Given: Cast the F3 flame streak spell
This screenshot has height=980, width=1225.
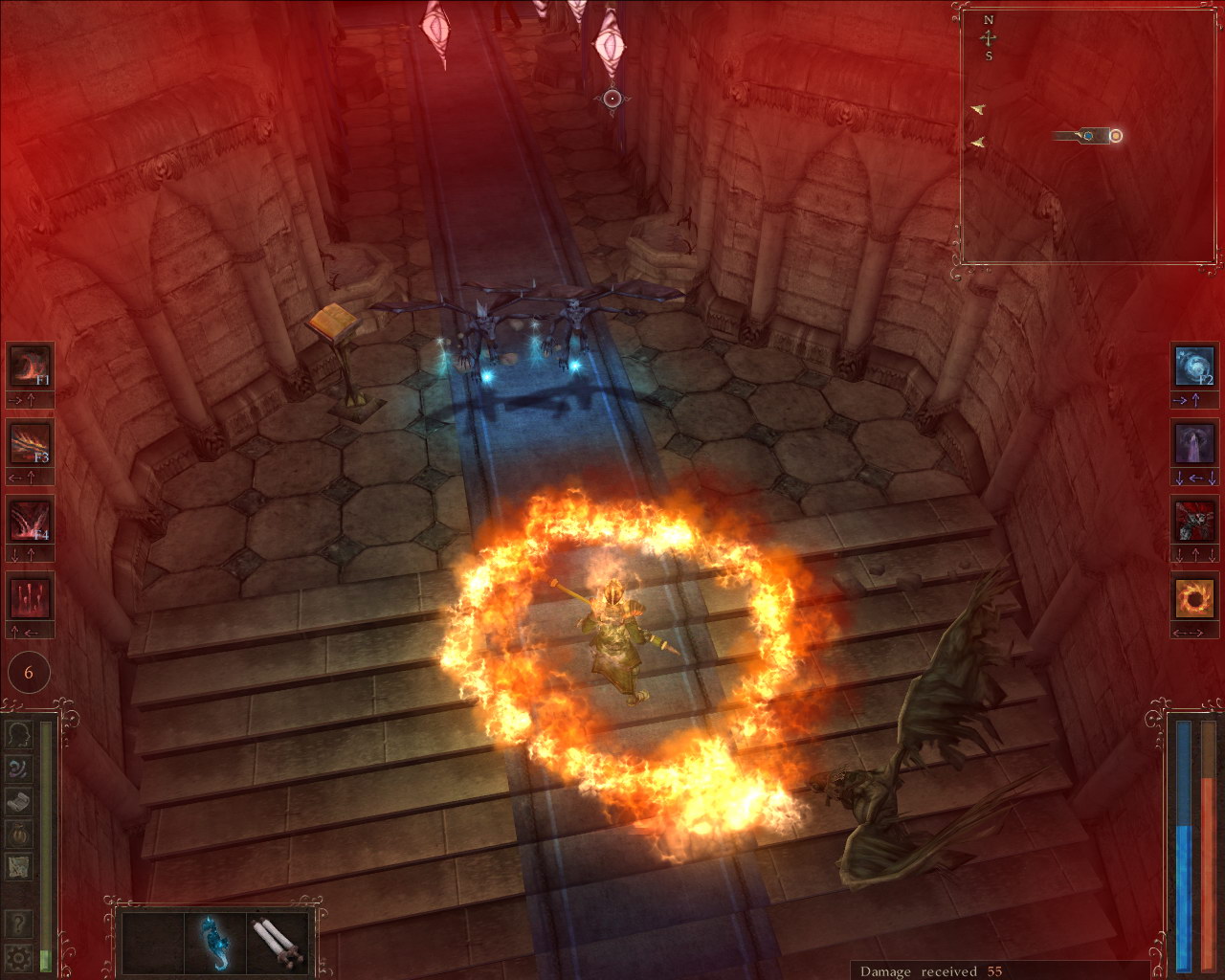Looking at the screenshot, I should click(29, 443).
